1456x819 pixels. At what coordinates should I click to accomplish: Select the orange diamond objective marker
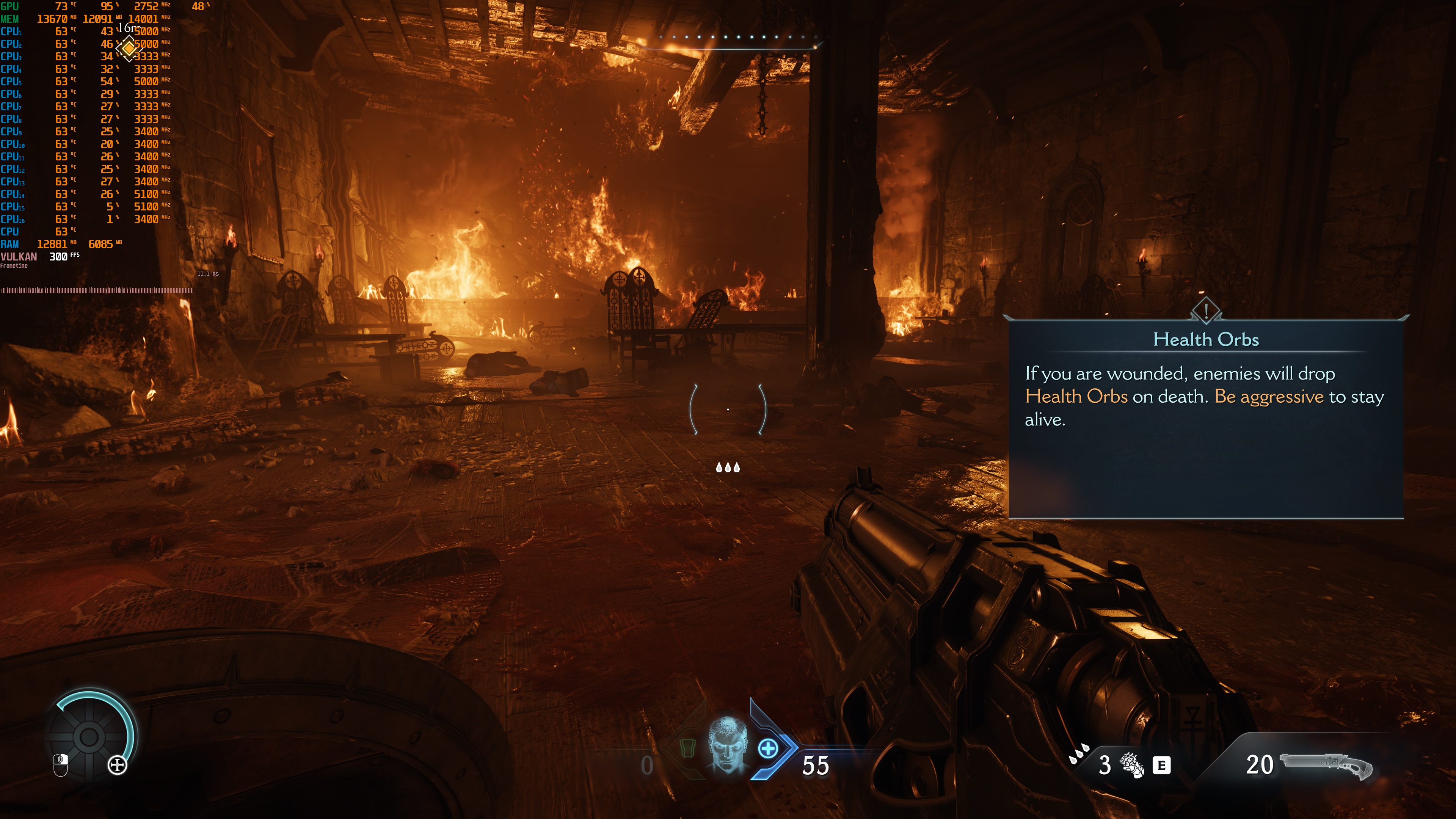pyautogui.click(x=129, y=49)
